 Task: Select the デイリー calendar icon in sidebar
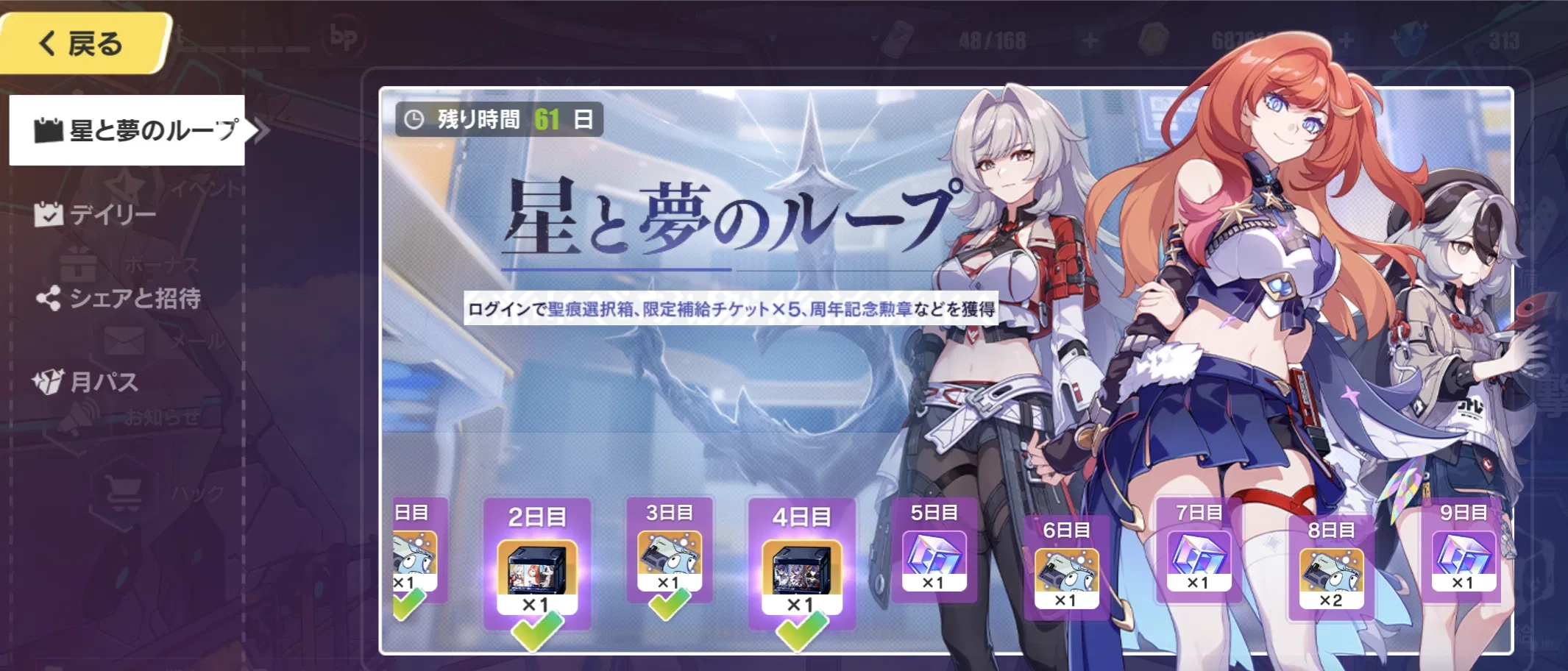coord(49,213)
